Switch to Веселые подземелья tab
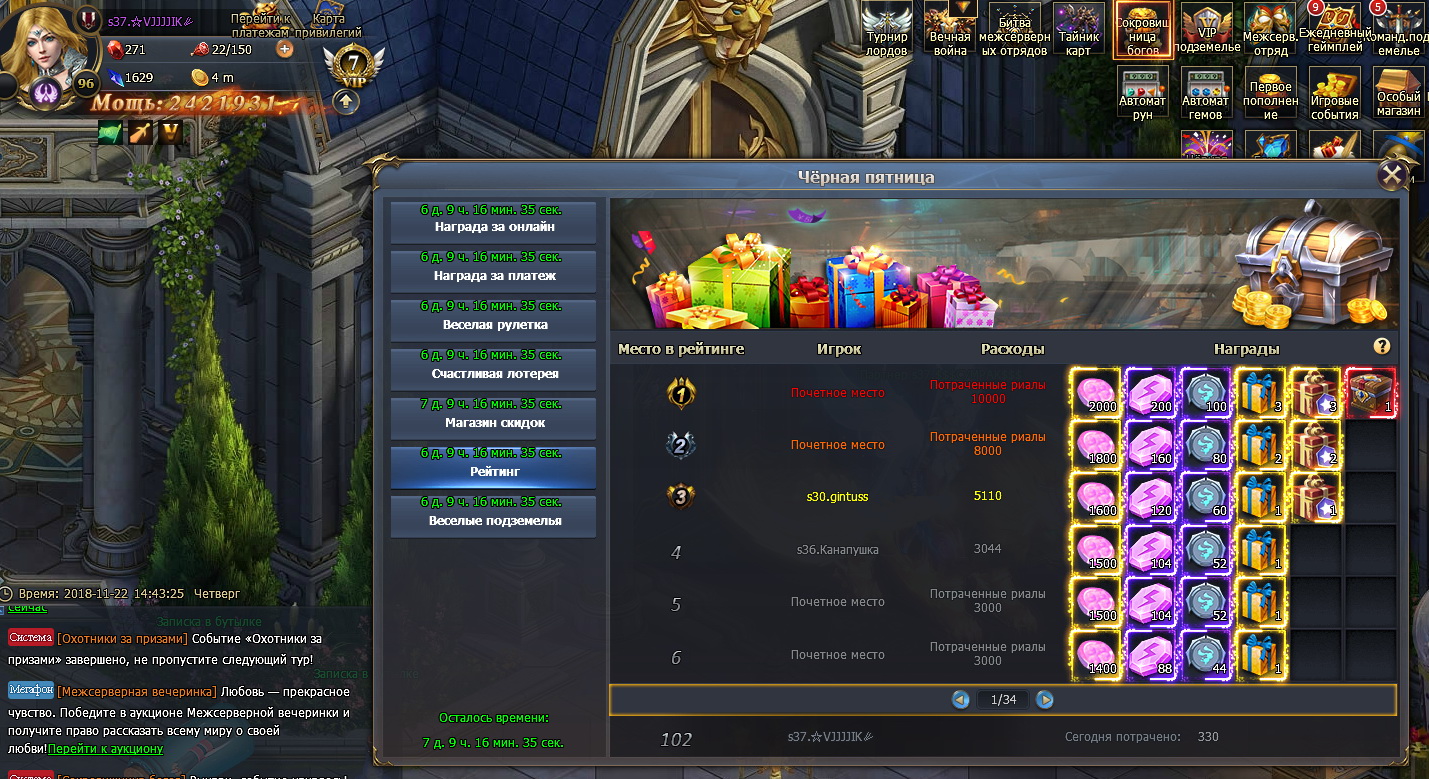1429x779 pixels. [x=493, y=515]
